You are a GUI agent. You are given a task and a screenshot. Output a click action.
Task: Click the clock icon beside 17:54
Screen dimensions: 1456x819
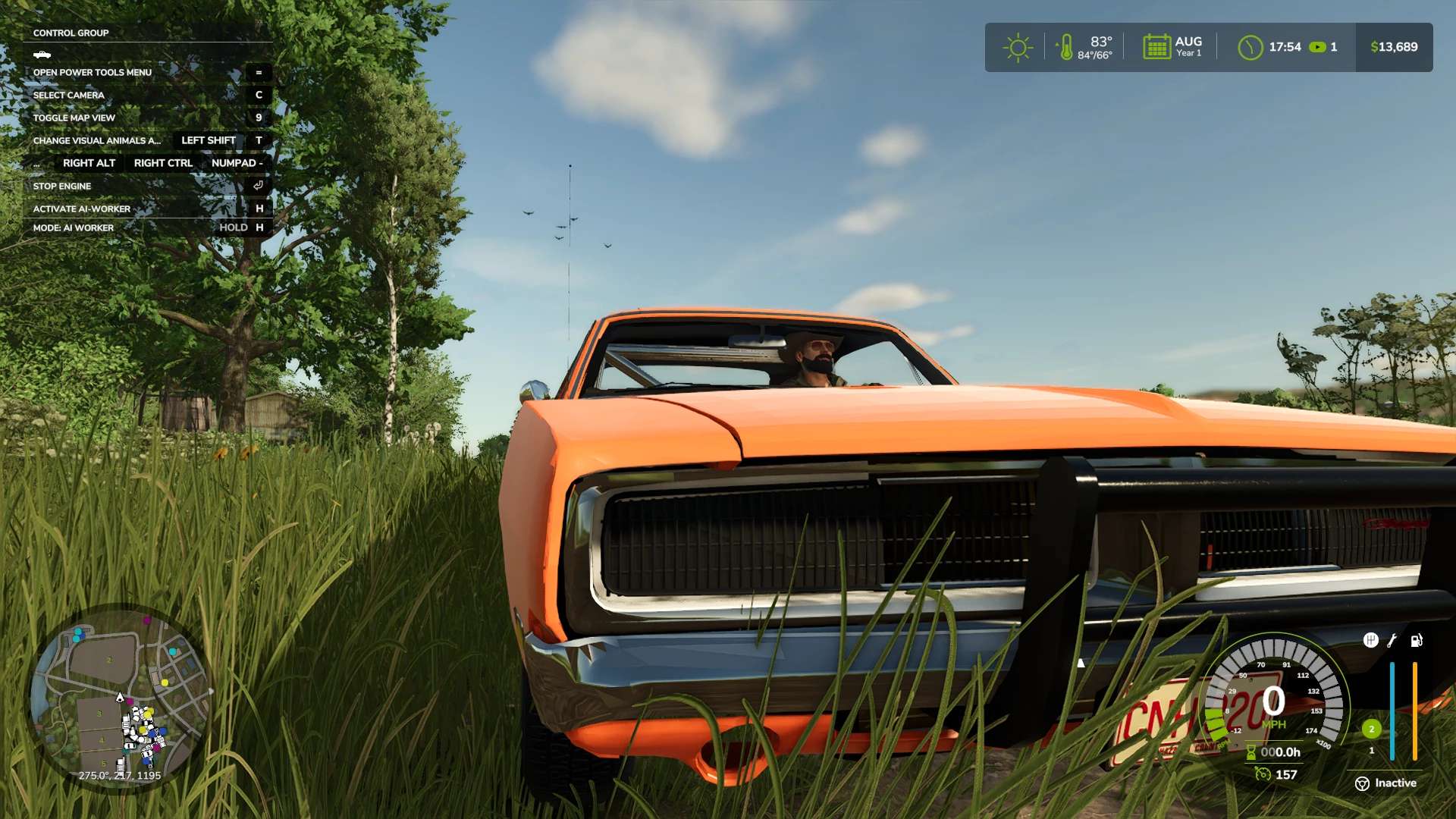1250,48
